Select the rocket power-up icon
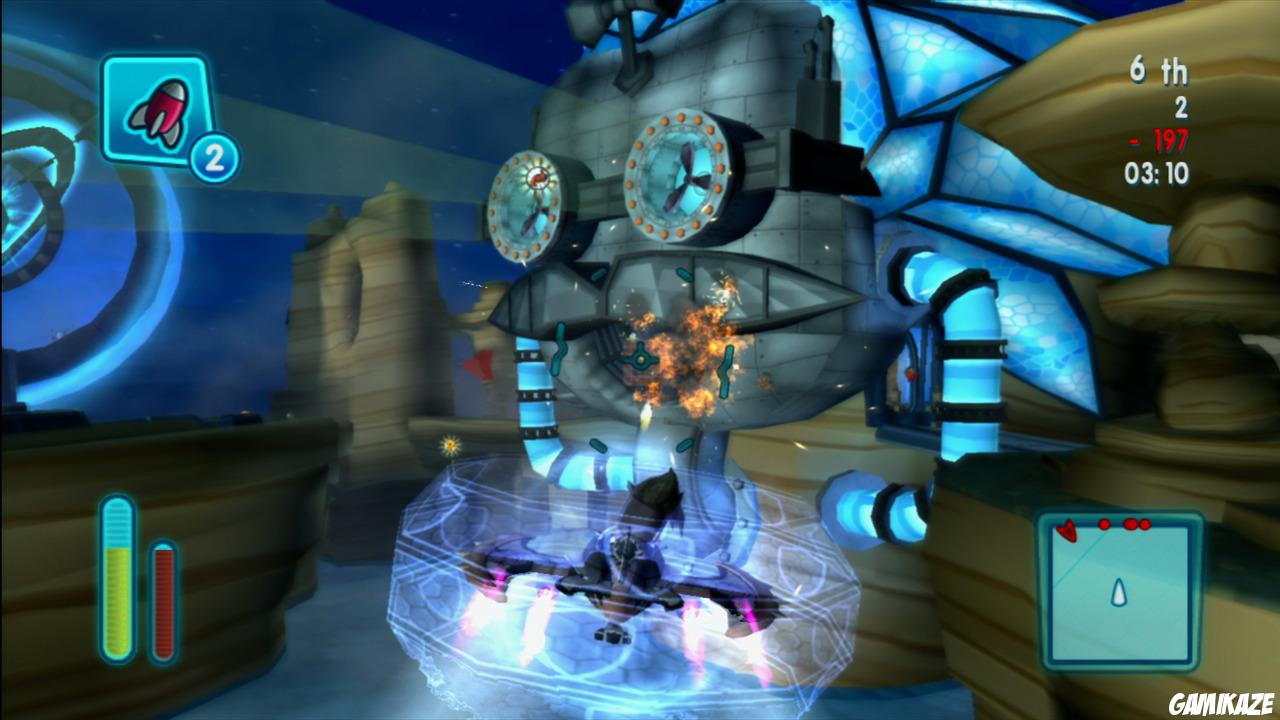This screenshot has width=1280, height=720. pos(160,110)
